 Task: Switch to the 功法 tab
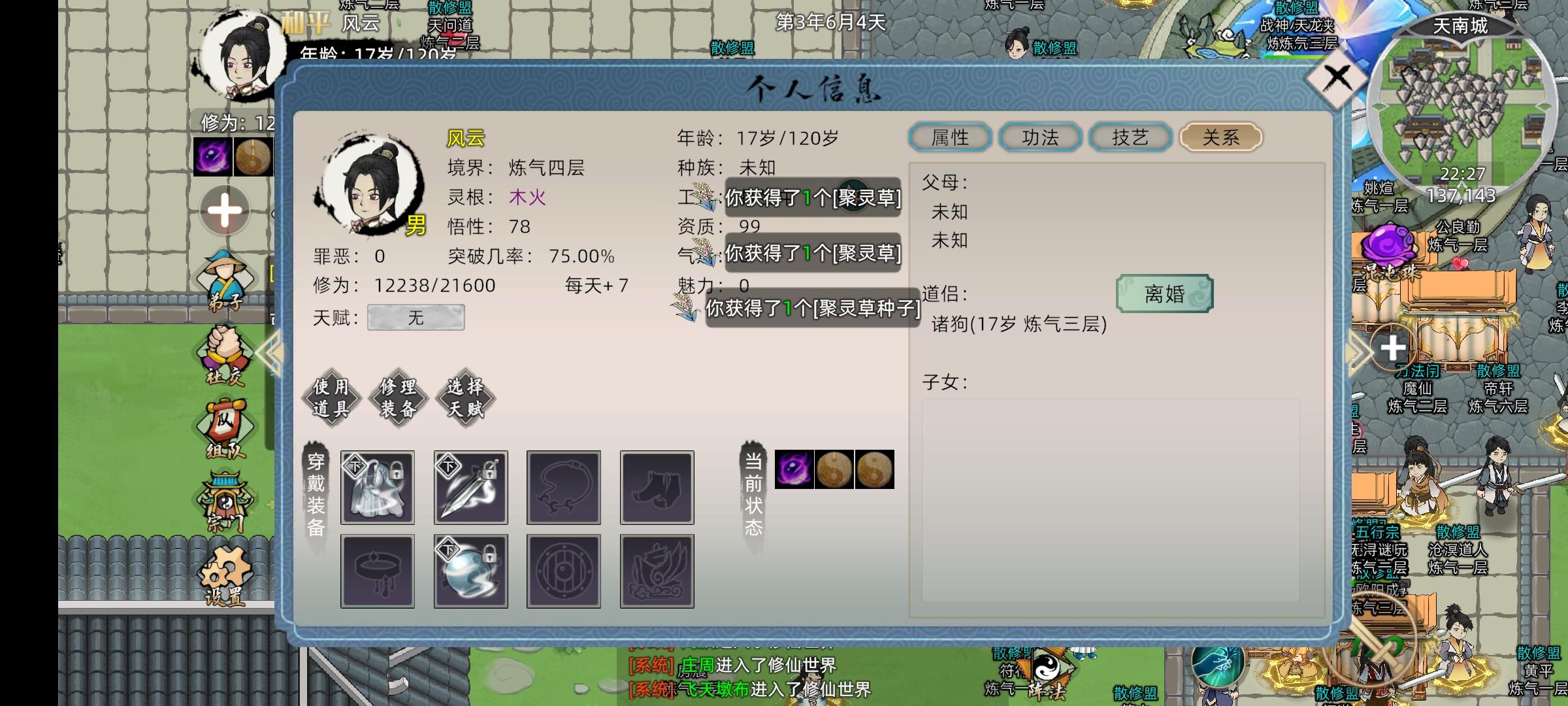coord(1040,137)
